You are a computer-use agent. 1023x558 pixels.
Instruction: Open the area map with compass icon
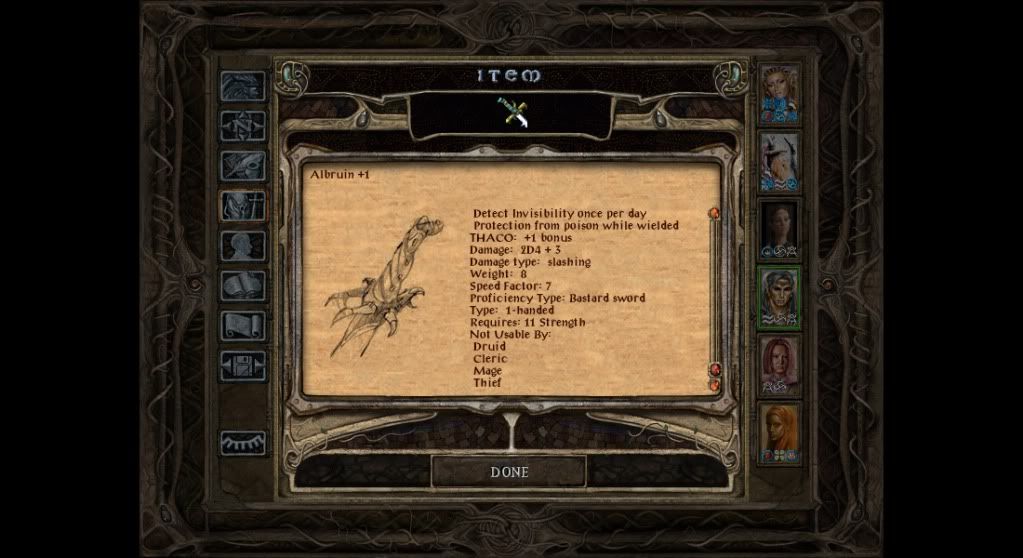tap(243, 126)
